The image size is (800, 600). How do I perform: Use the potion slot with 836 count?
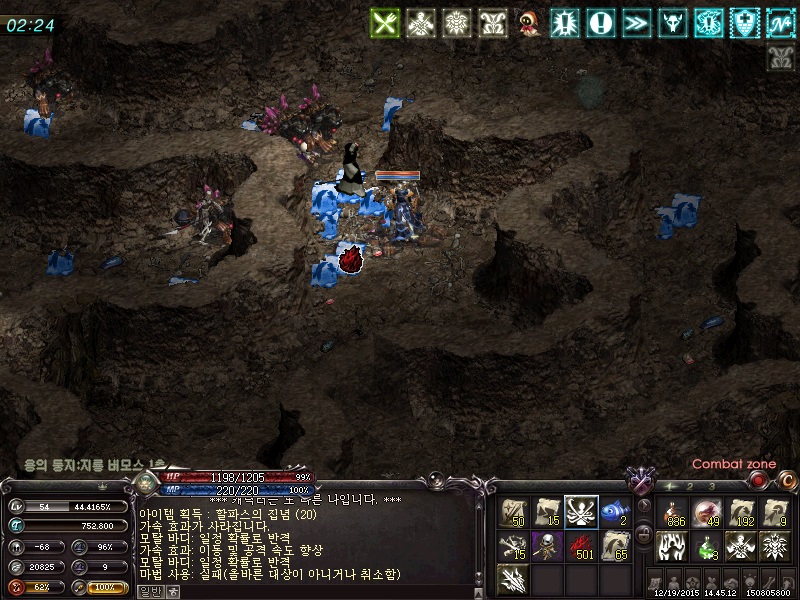[x=673, y=511]
